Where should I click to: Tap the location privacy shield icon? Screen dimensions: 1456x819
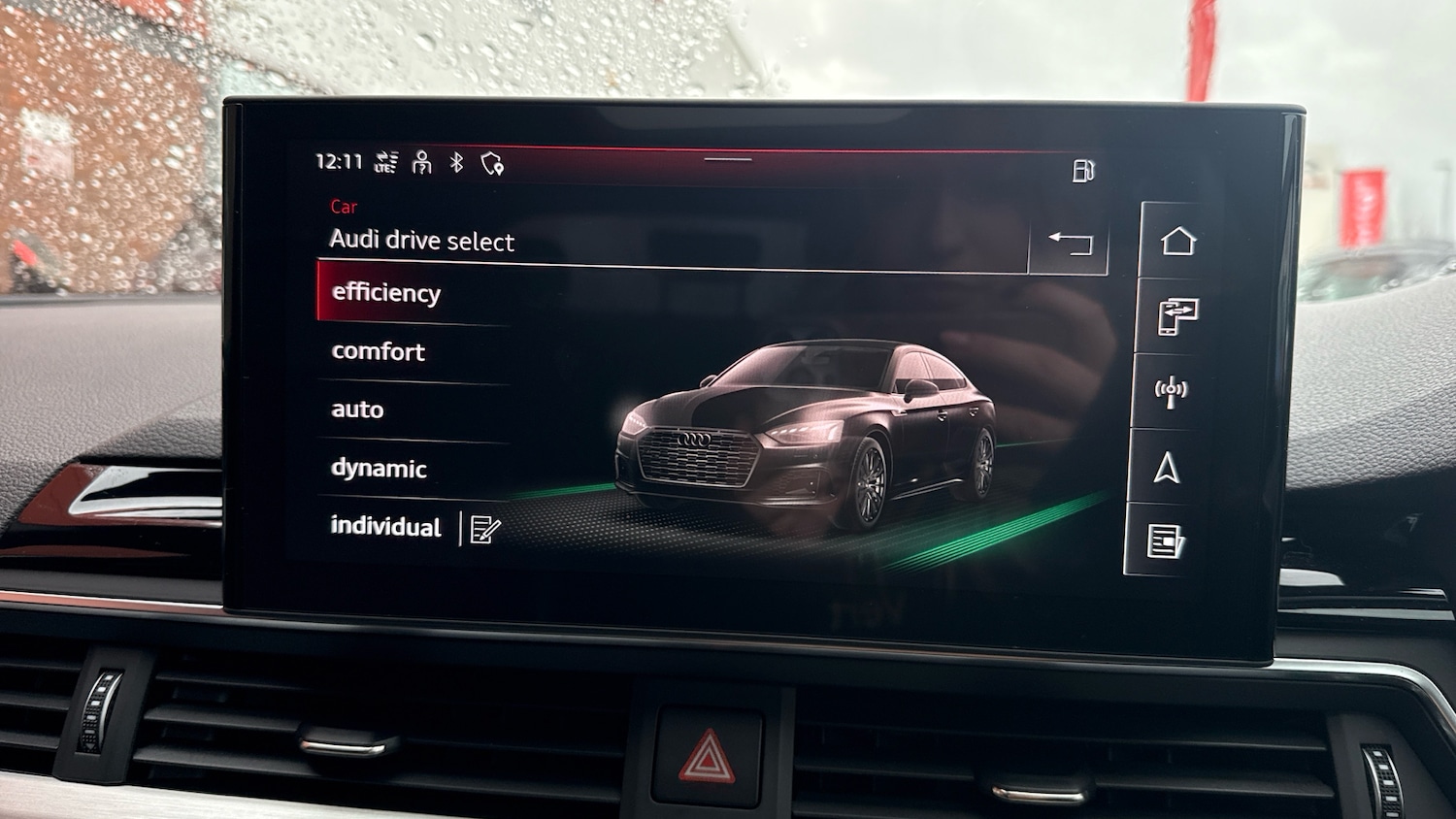pos(493,165)
